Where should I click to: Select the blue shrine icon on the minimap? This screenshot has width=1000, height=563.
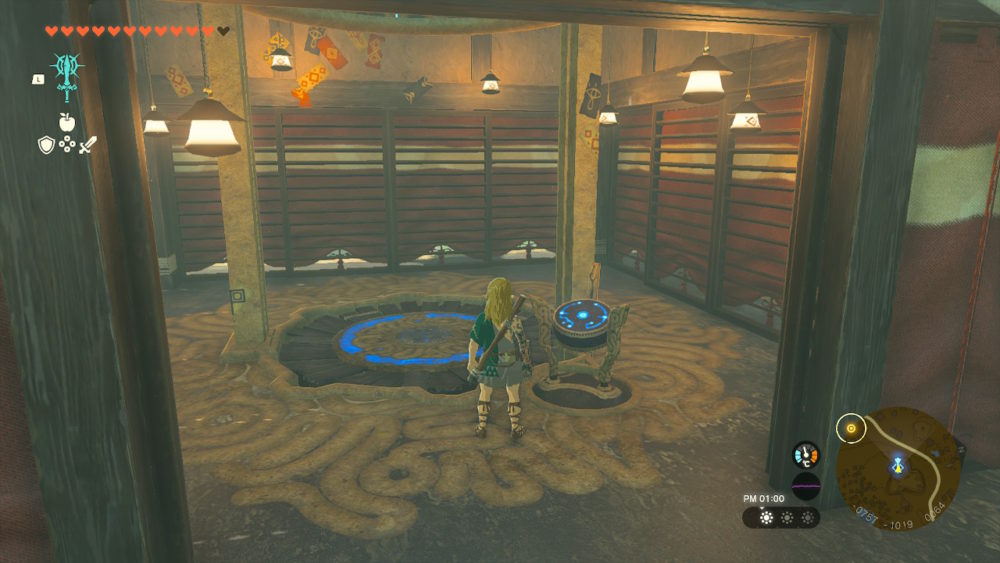pos(898,465)
